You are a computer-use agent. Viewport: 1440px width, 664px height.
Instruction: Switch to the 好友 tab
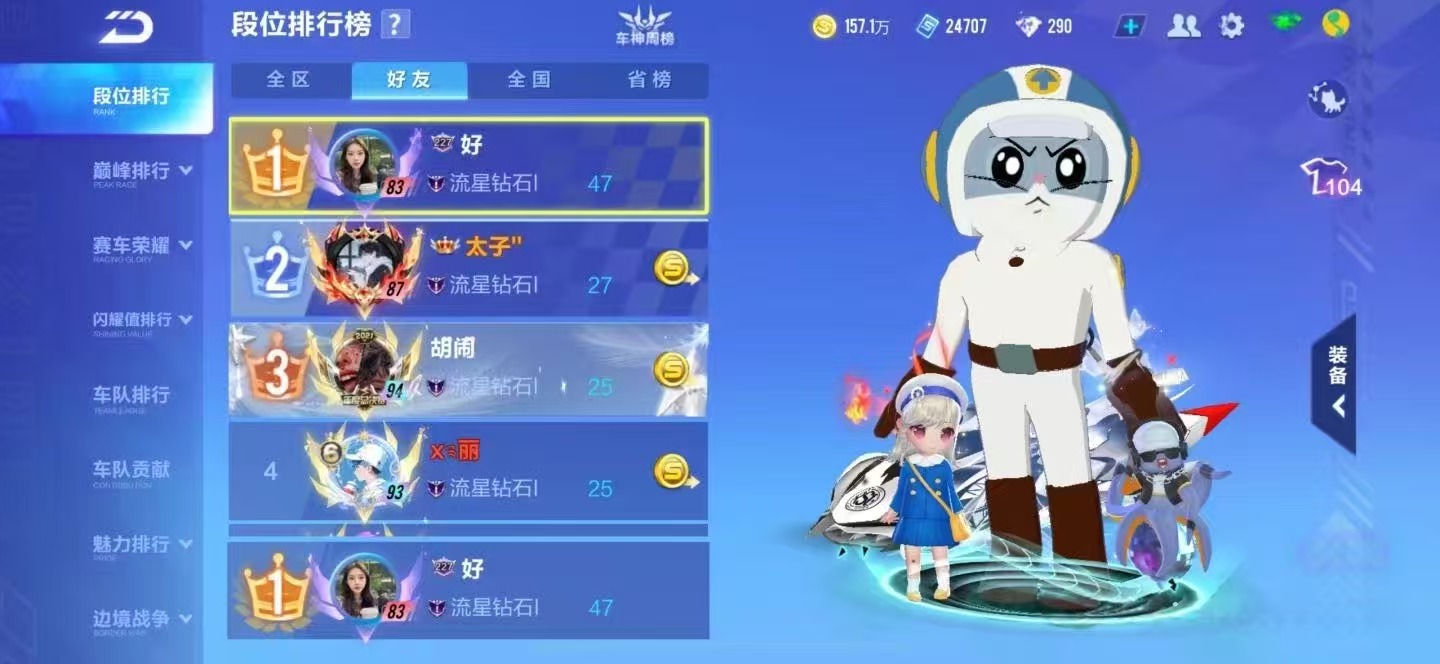[409, 80]
